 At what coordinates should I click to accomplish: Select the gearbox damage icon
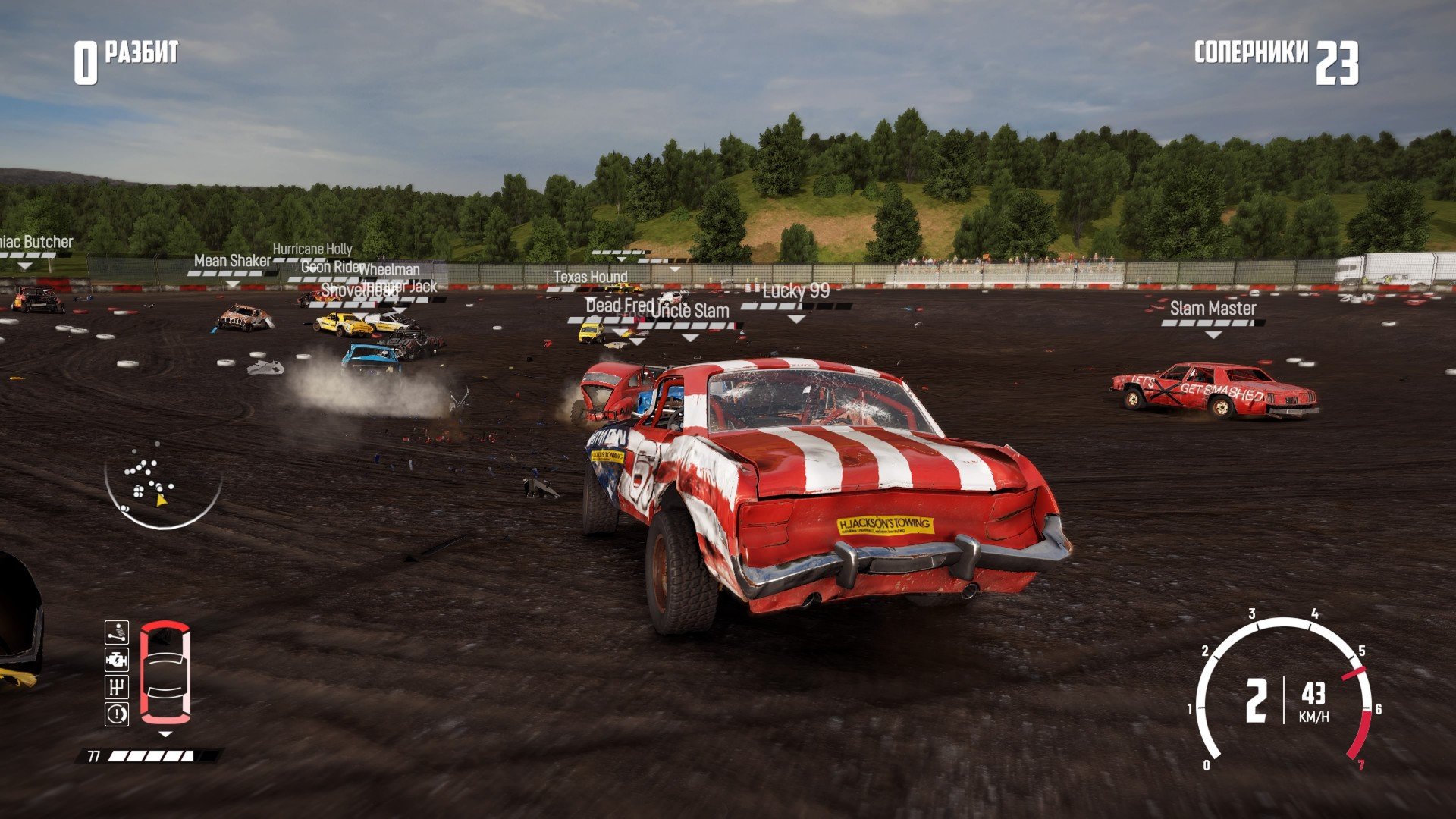click(117, 687)
